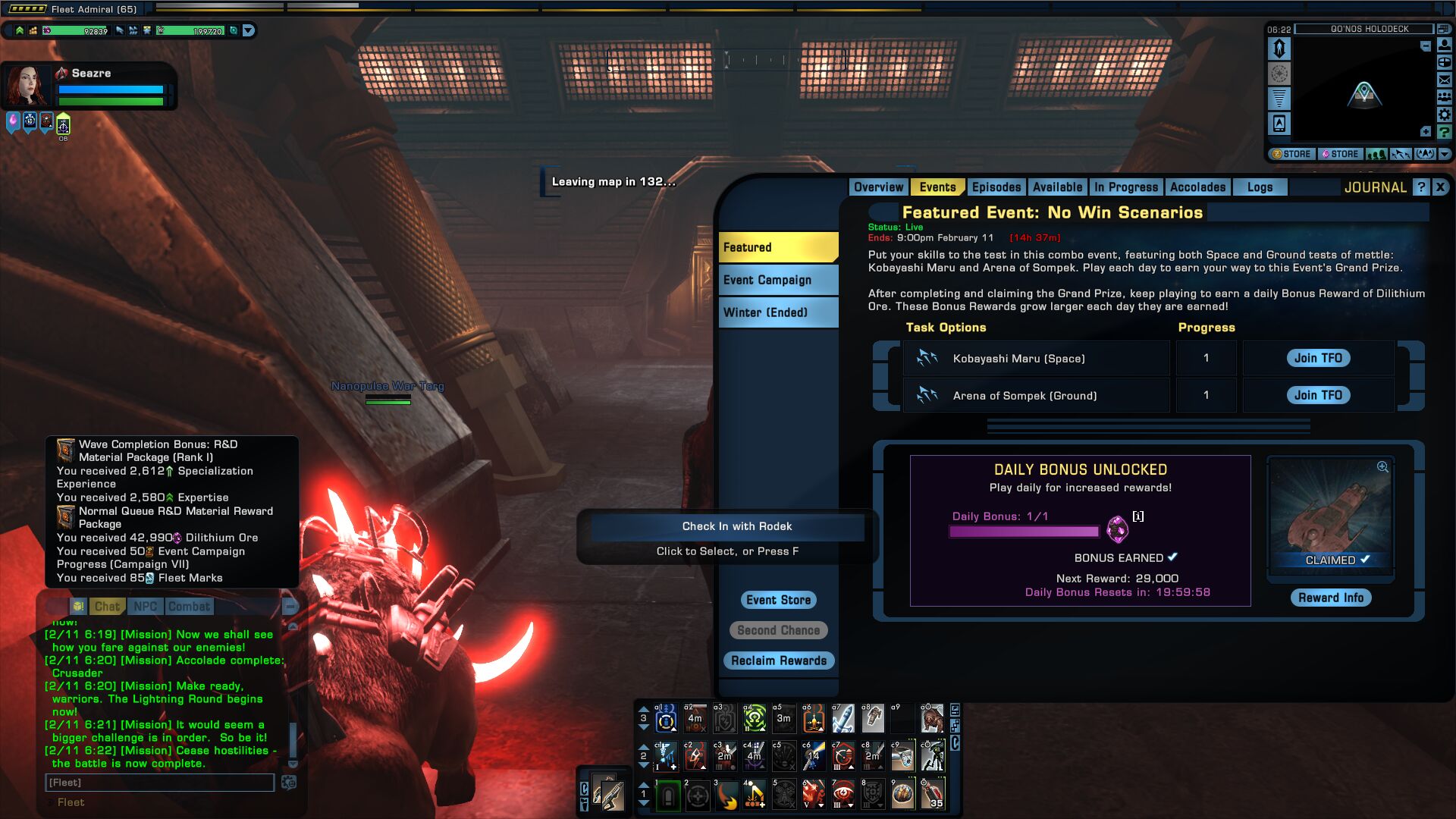View the Logs tab
Viewport: 1456px width, 819px height.
1260,187
